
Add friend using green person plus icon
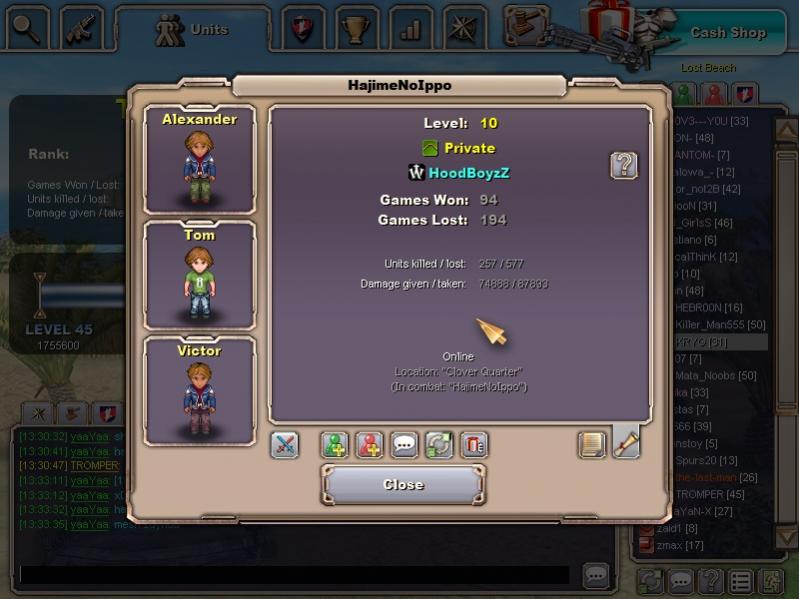(x=335, y=445)
